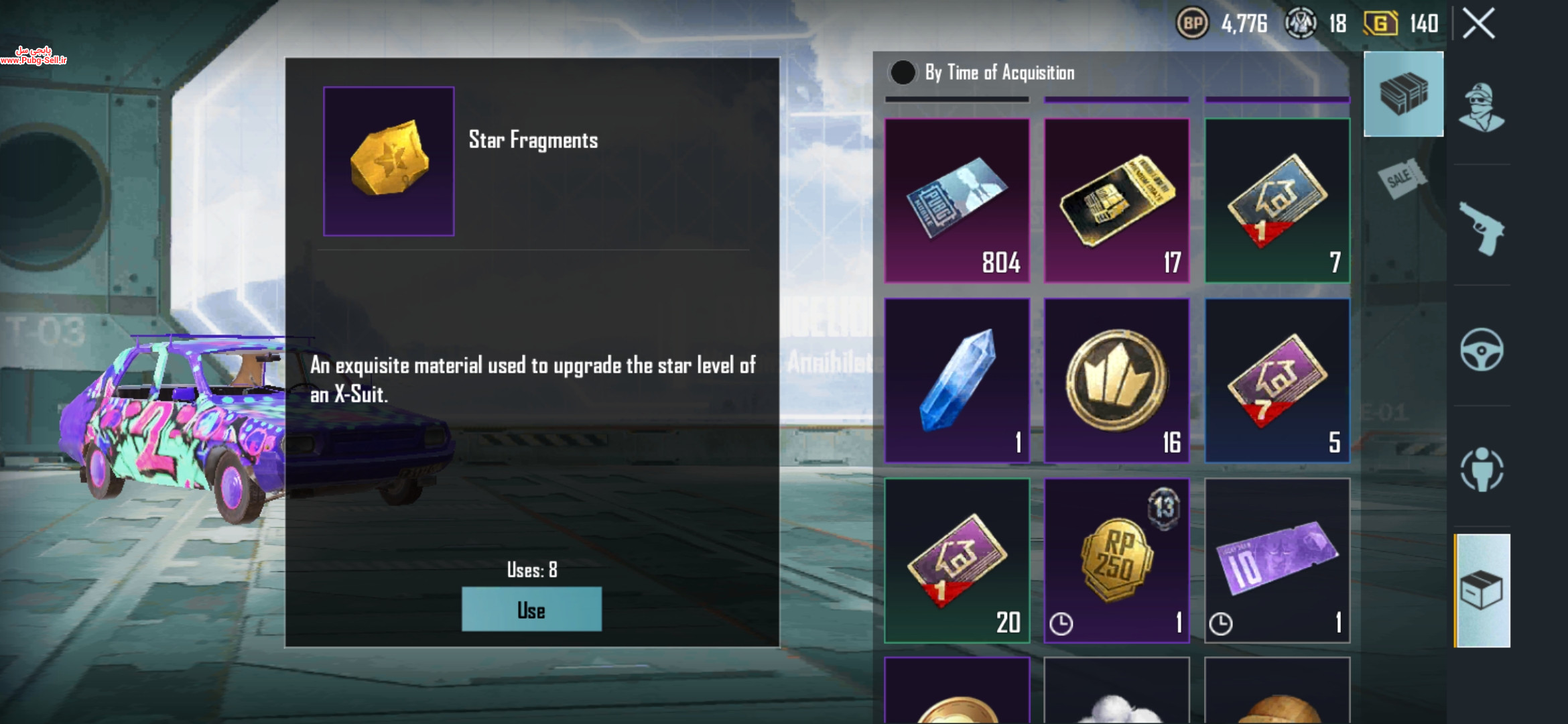Switch to the character outfit tab

click(1482, 107)
